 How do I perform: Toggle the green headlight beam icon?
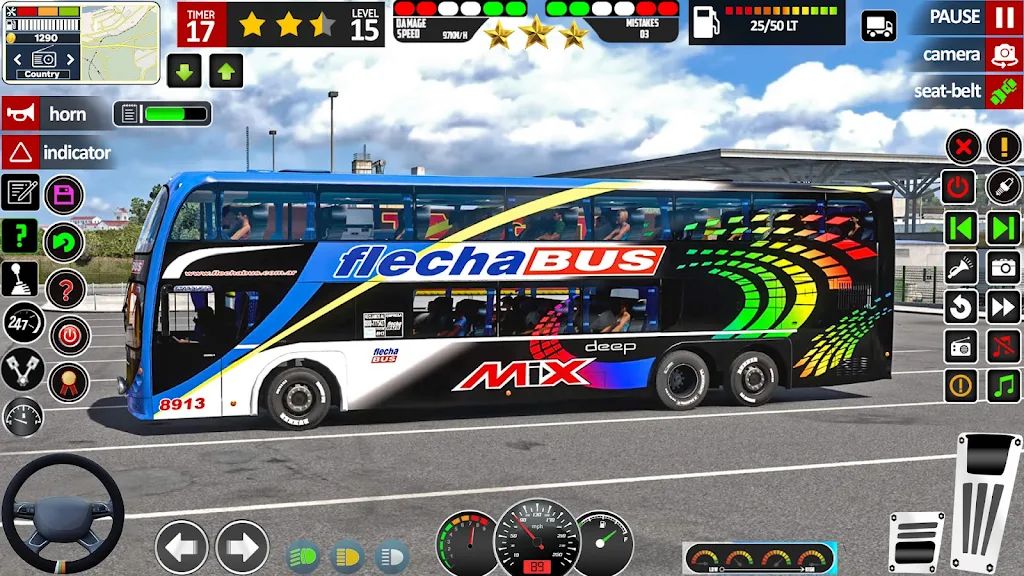(304, 554)
